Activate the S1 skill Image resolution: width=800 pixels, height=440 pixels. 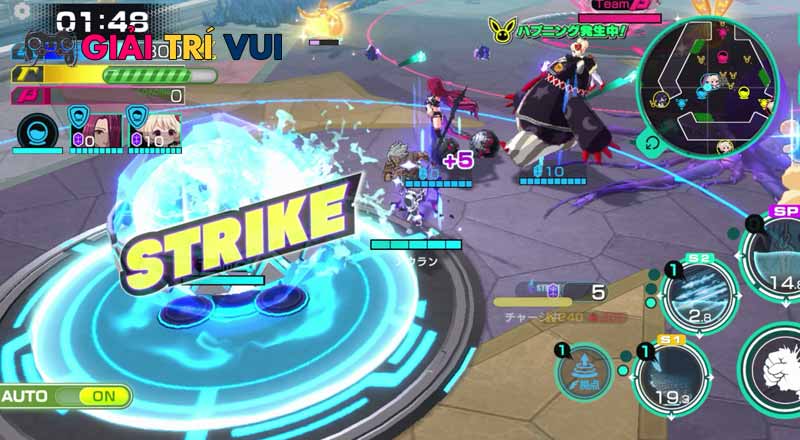(x=671, y=380)
